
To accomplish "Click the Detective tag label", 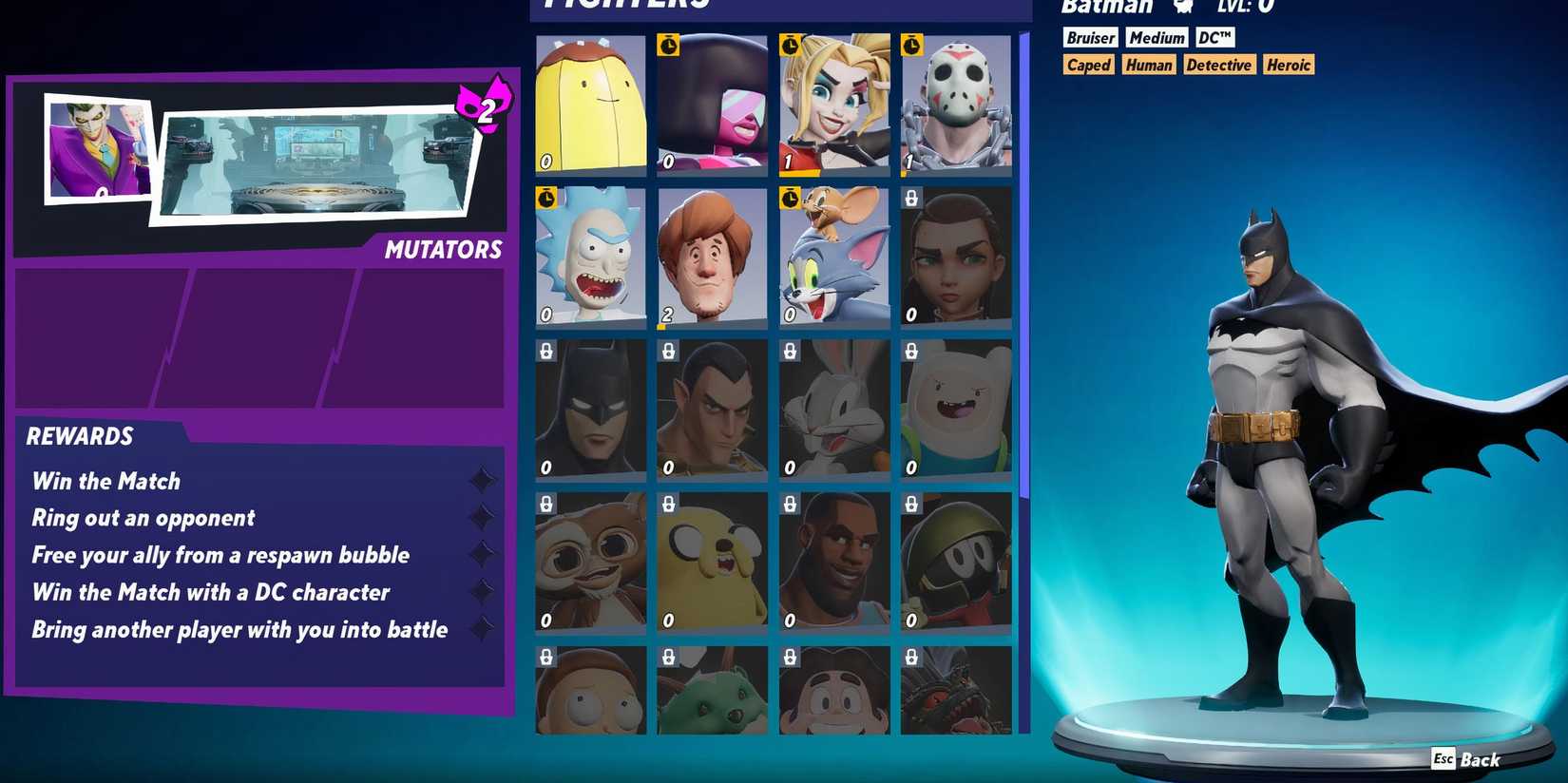I will click(1219, 65).
